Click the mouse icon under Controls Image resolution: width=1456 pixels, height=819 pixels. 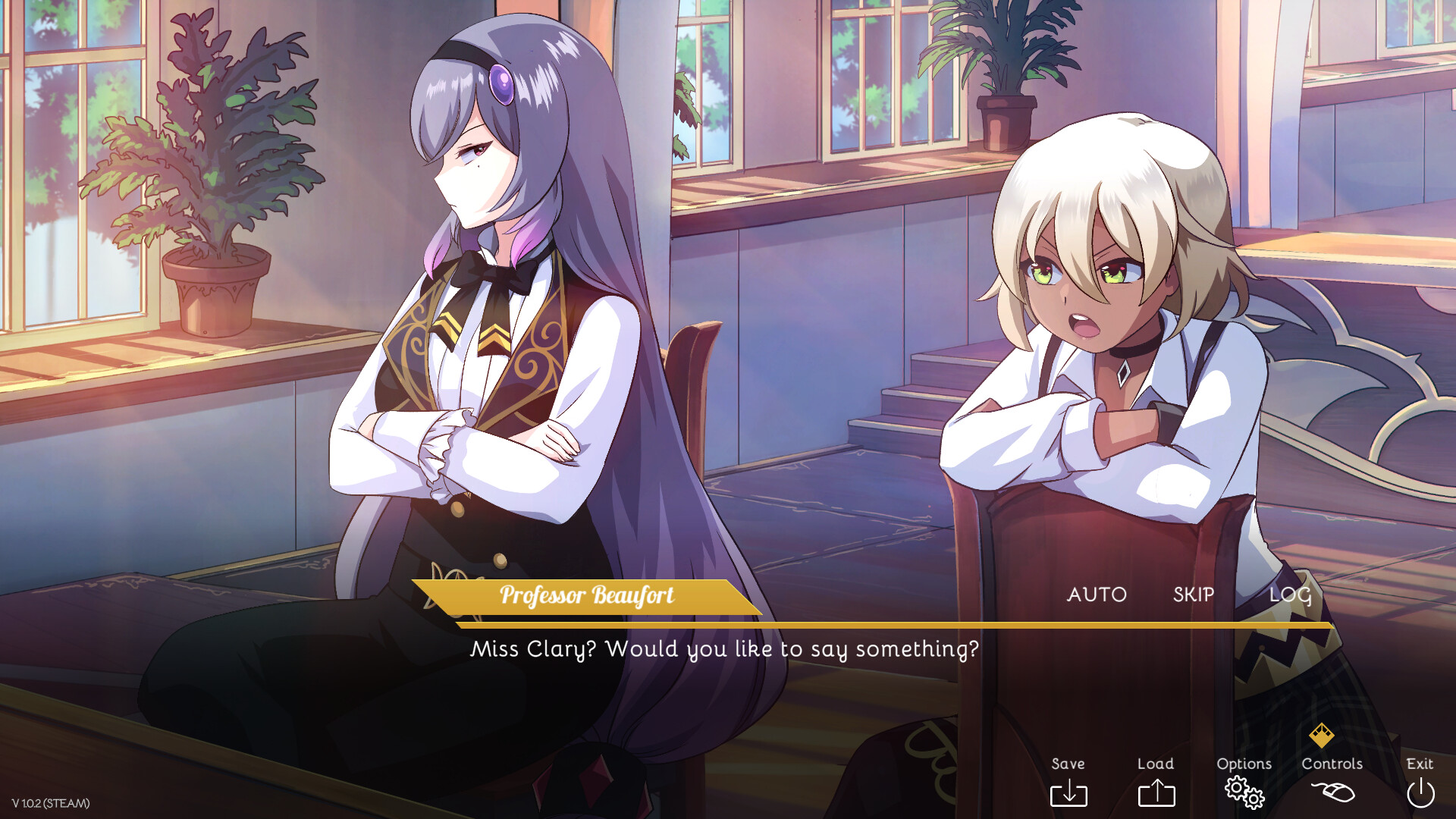1332,792
